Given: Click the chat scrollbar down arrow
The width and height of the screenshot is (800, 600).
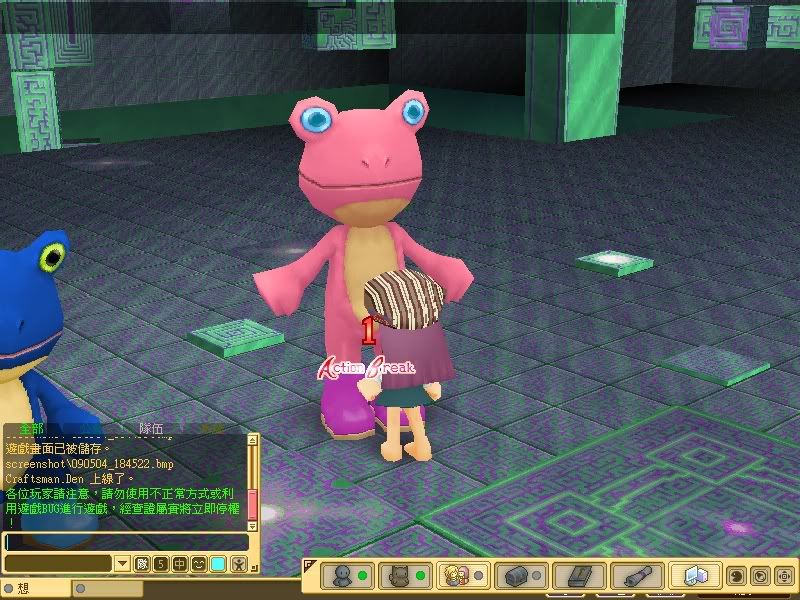Looking at the screenshot, I should (253, 524).
